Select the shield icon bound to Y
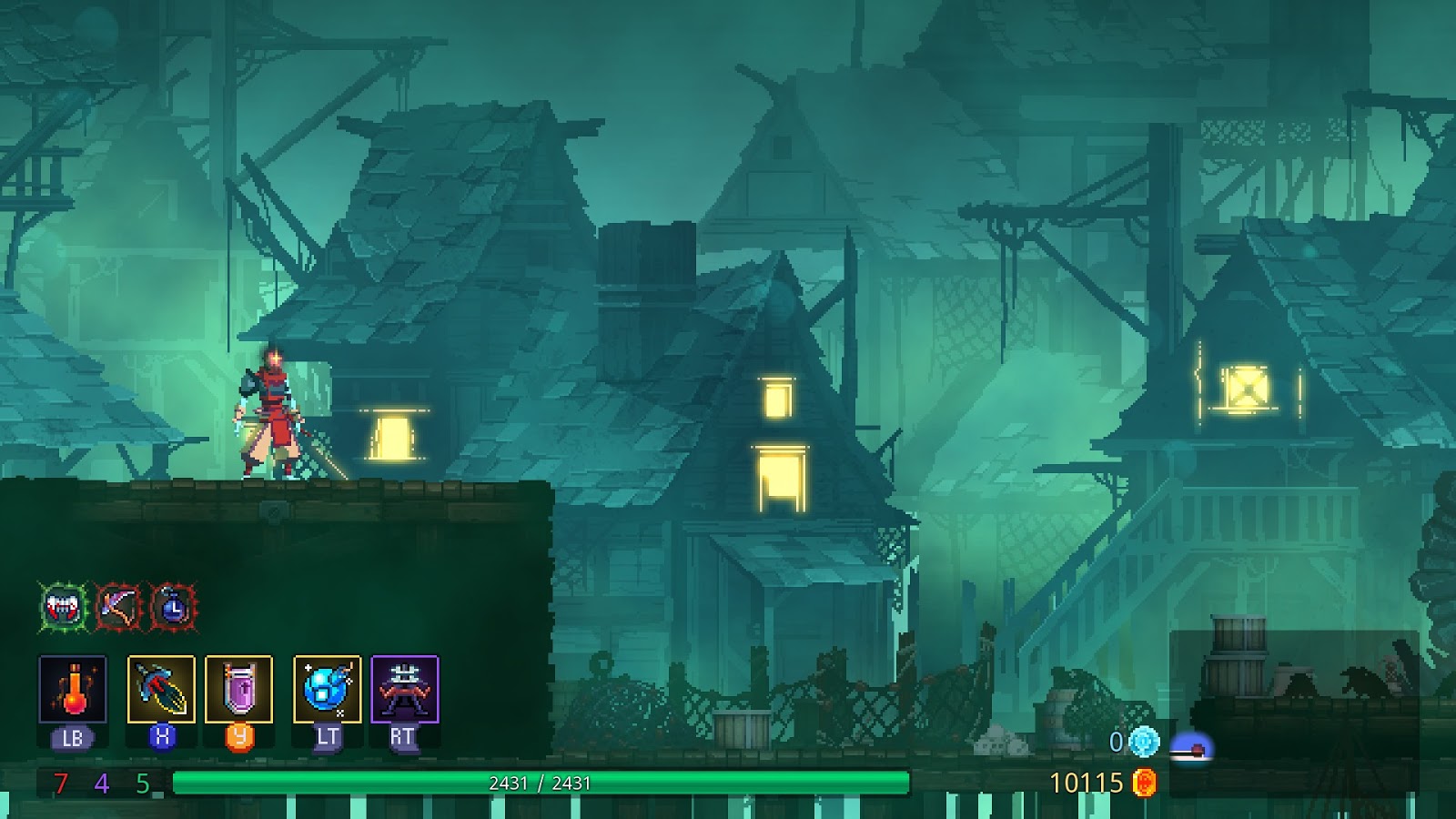This screenshot has width=1456, height=819. [238, 689]
